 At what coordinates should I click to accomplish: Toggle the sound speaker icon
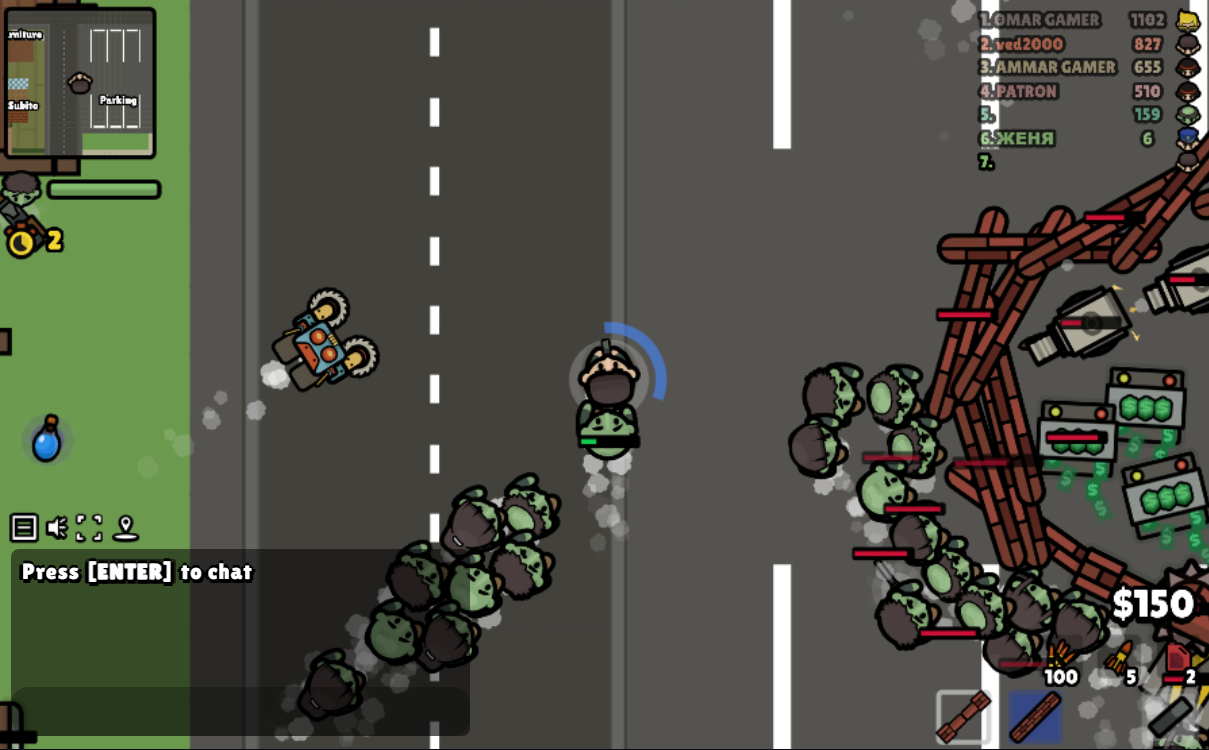(x=57, y=527)
